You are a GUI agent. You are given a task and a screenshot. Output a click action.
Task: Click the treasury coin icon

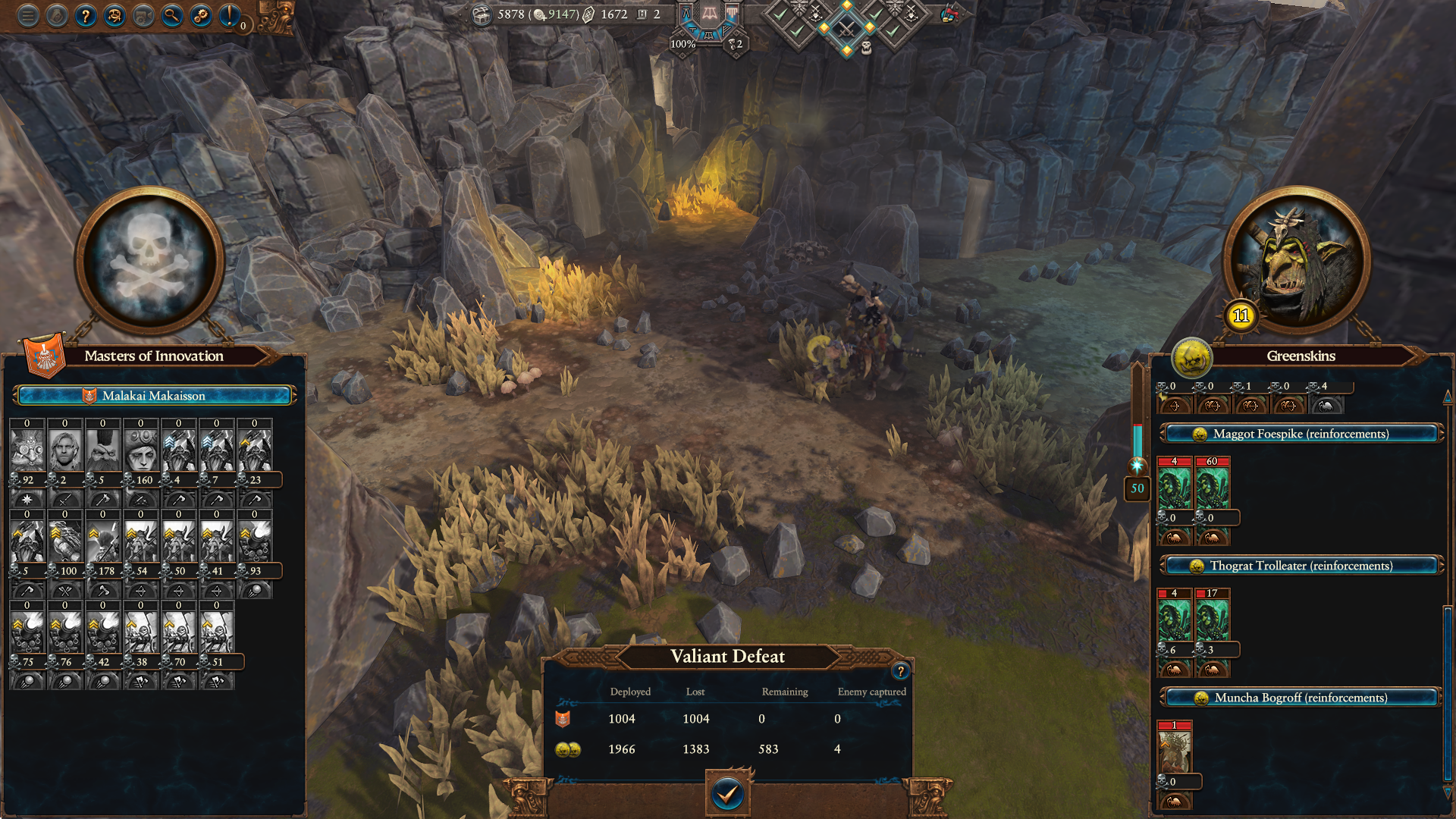click(483, 14)
